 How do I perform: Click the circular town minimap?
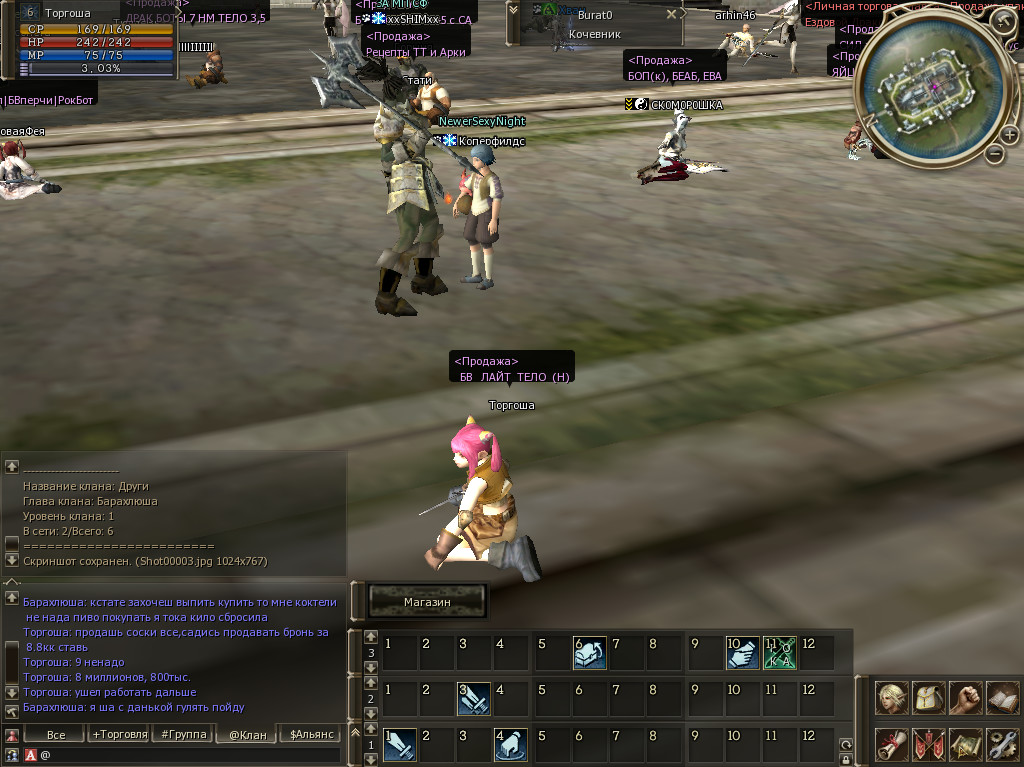coord(933,88)
